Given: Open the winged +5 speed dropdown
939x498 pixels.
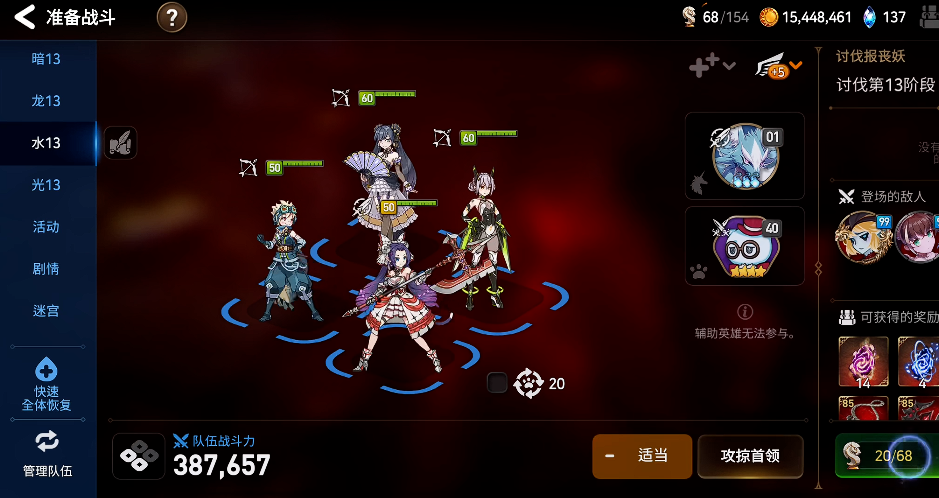Looking at the screenshot, I should tap(778, 67).
